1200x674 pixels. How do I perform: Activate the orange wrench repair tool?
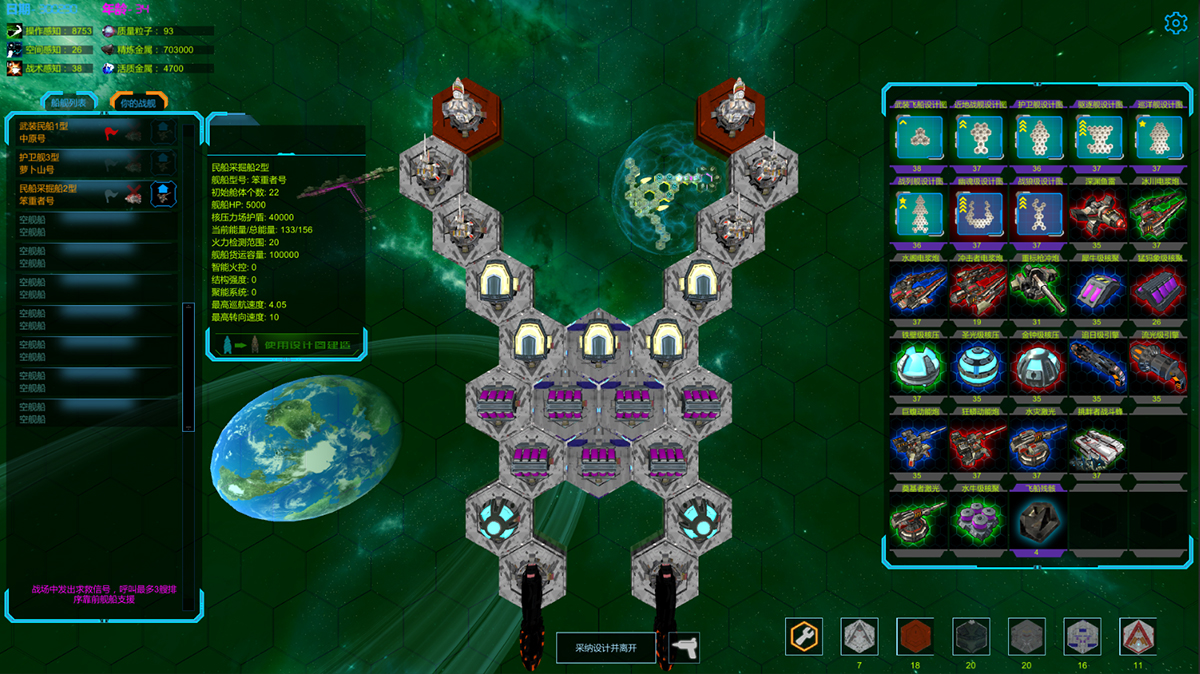tap(804, 636)
